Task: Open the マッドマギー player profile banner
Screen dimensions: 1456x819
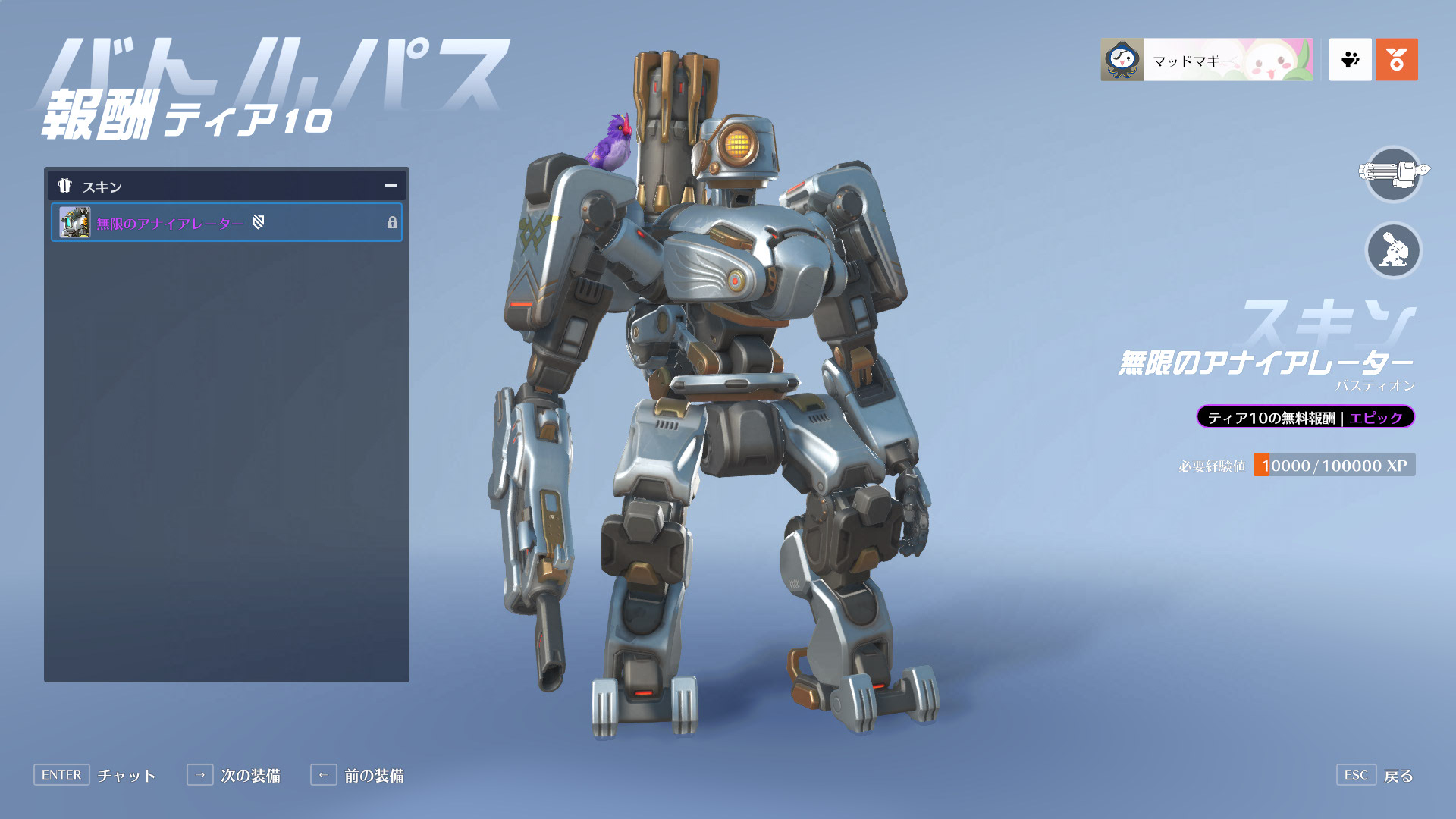Action: (1207, 60)
